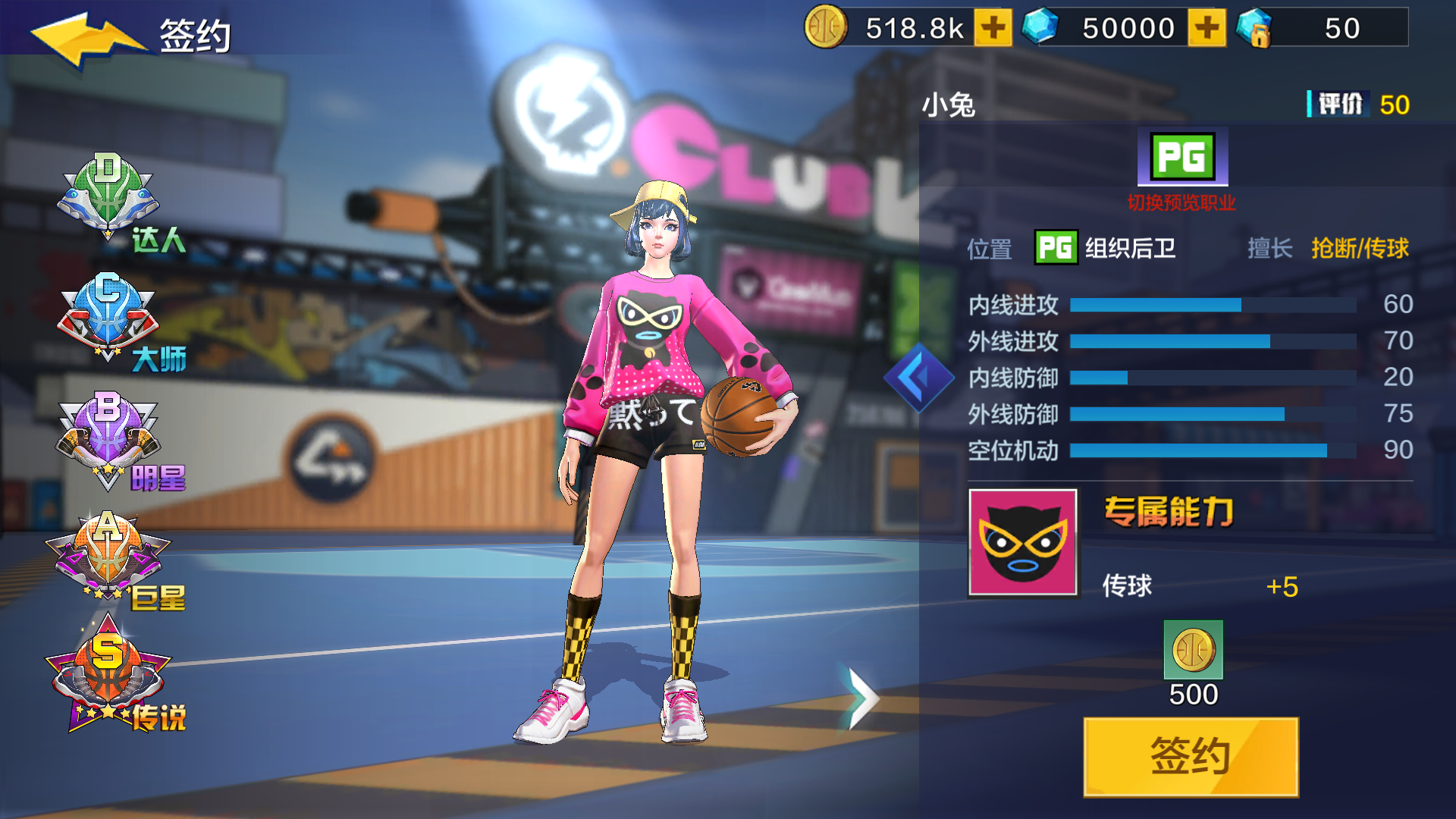Image resolution: width=1456 pixels, height=819 pixels.
Task: Sign the player with yellow 签约 button
Action: click(1191, 756)
